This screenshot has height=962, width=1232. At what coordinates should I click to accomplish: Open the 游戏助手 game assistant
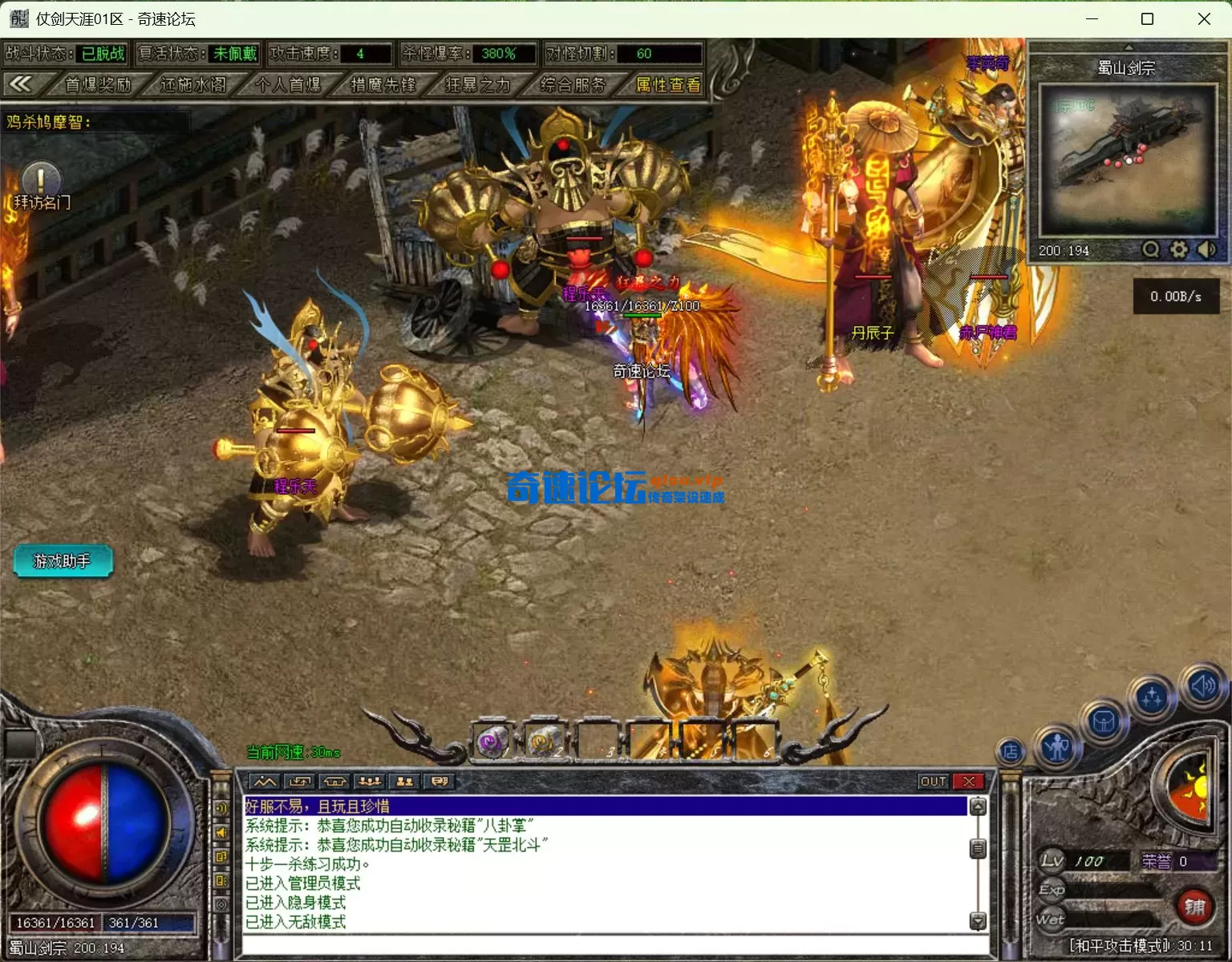(63, 561)
